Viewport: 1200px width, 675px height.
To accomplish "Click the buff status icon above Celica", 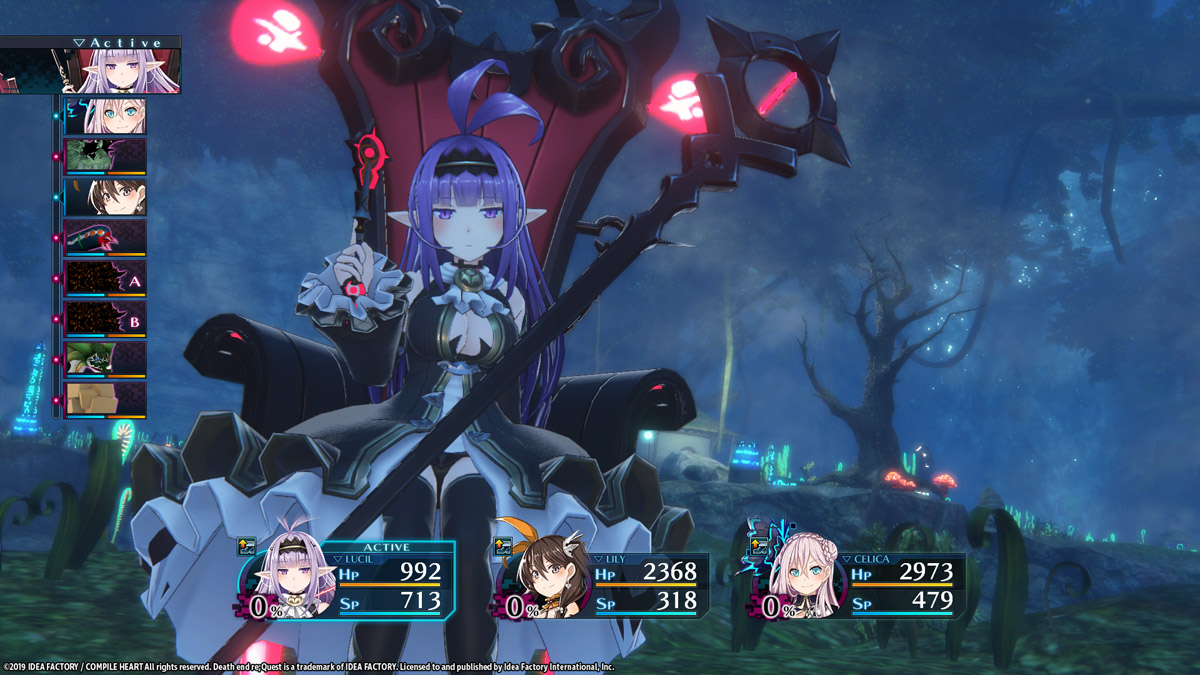I will (x=759, y=546).
